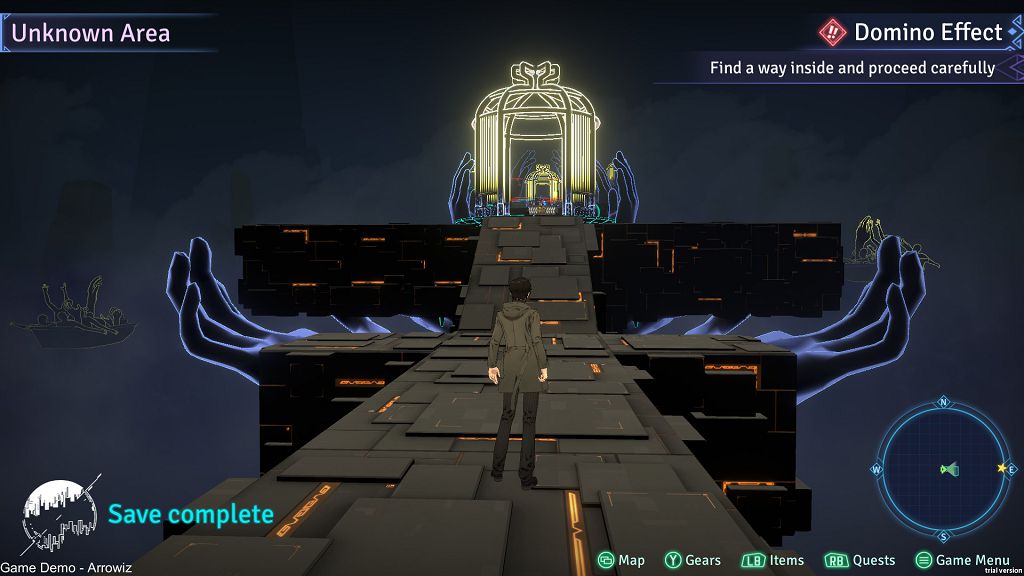Open the Gears menu
Viewport: 1024px width, 576px height.
pyautogui.click(x=693, y=560)
